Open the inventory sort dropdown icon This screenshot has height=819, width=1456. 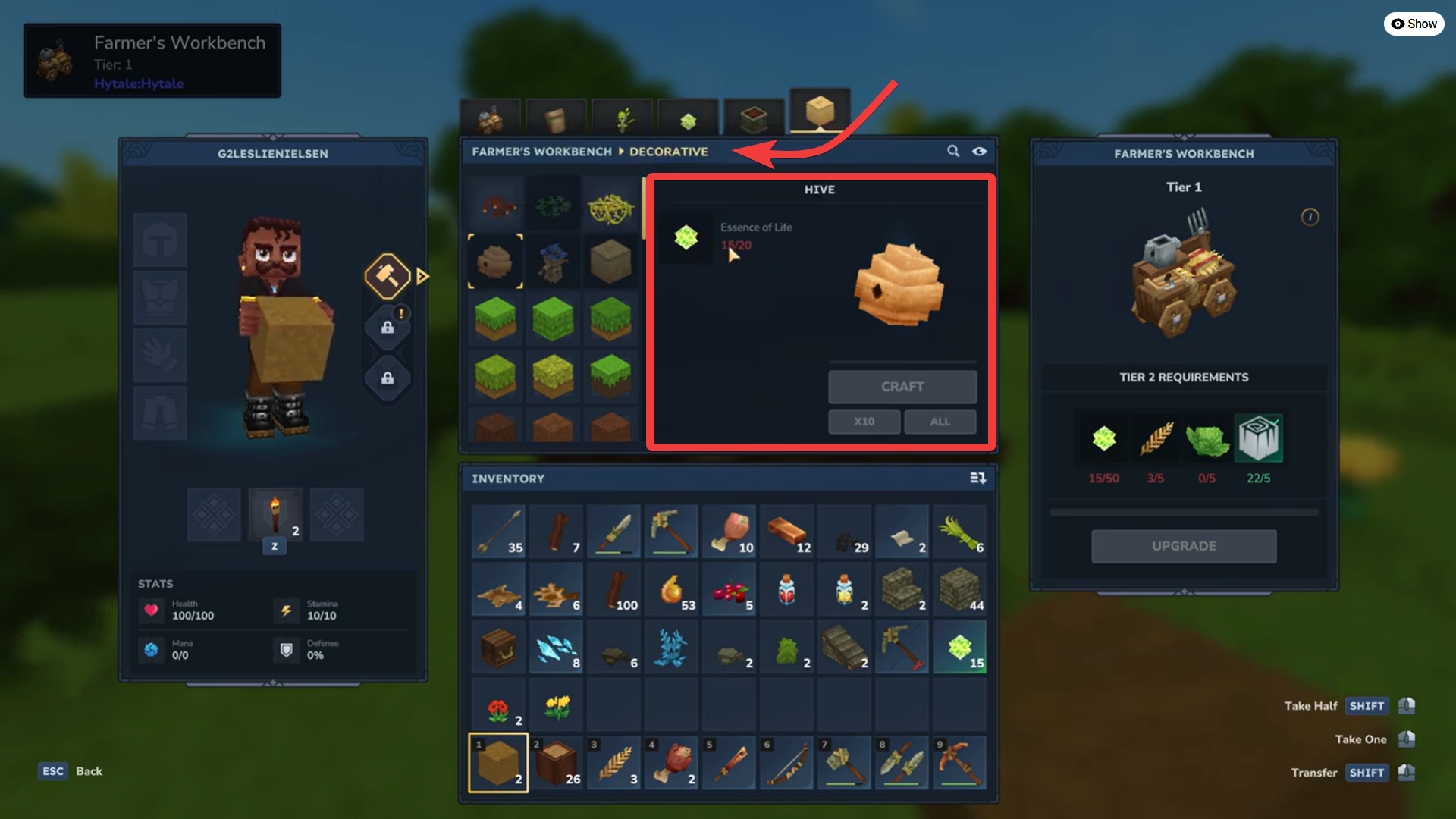coord(979,478)
